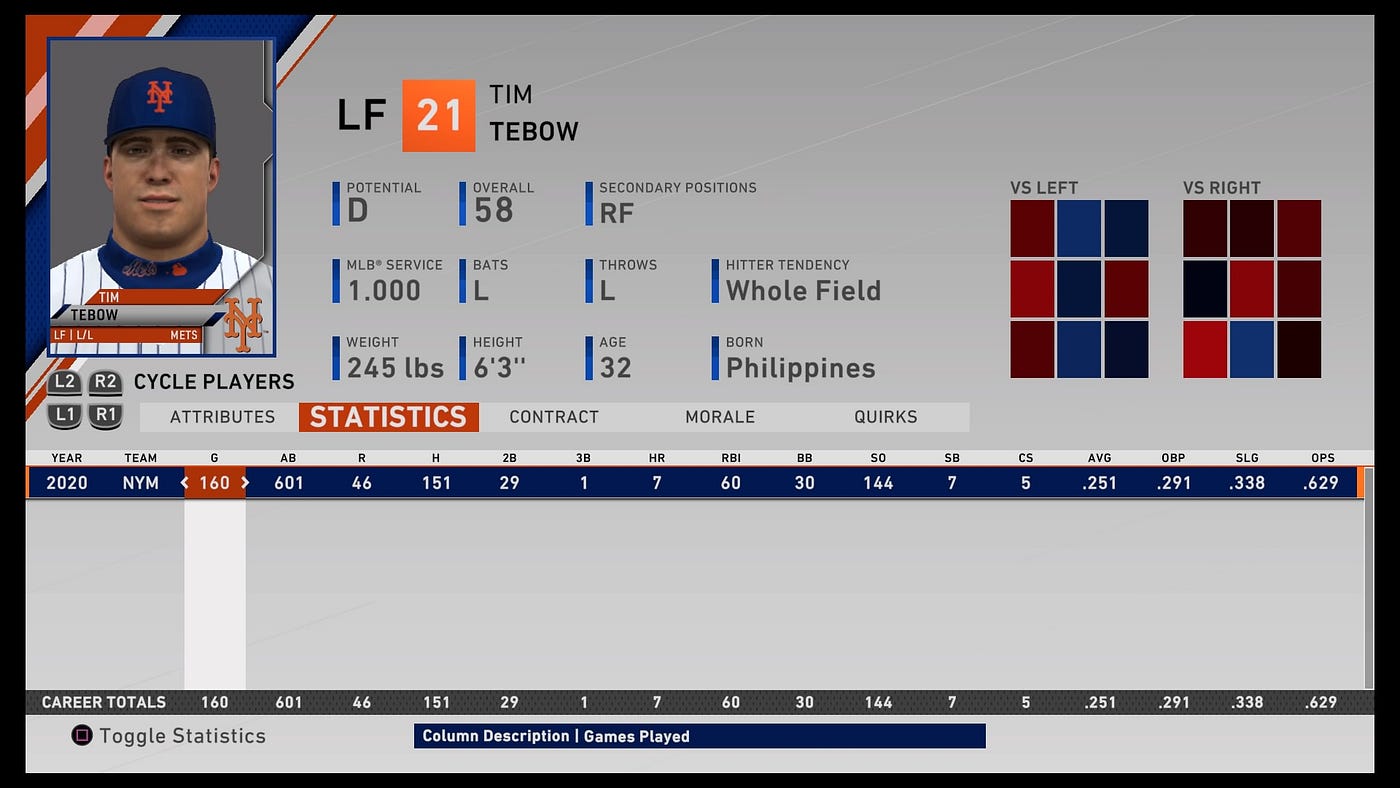Show the Morale tab
The image size is (1400, 788).
(x=720, y=417)
